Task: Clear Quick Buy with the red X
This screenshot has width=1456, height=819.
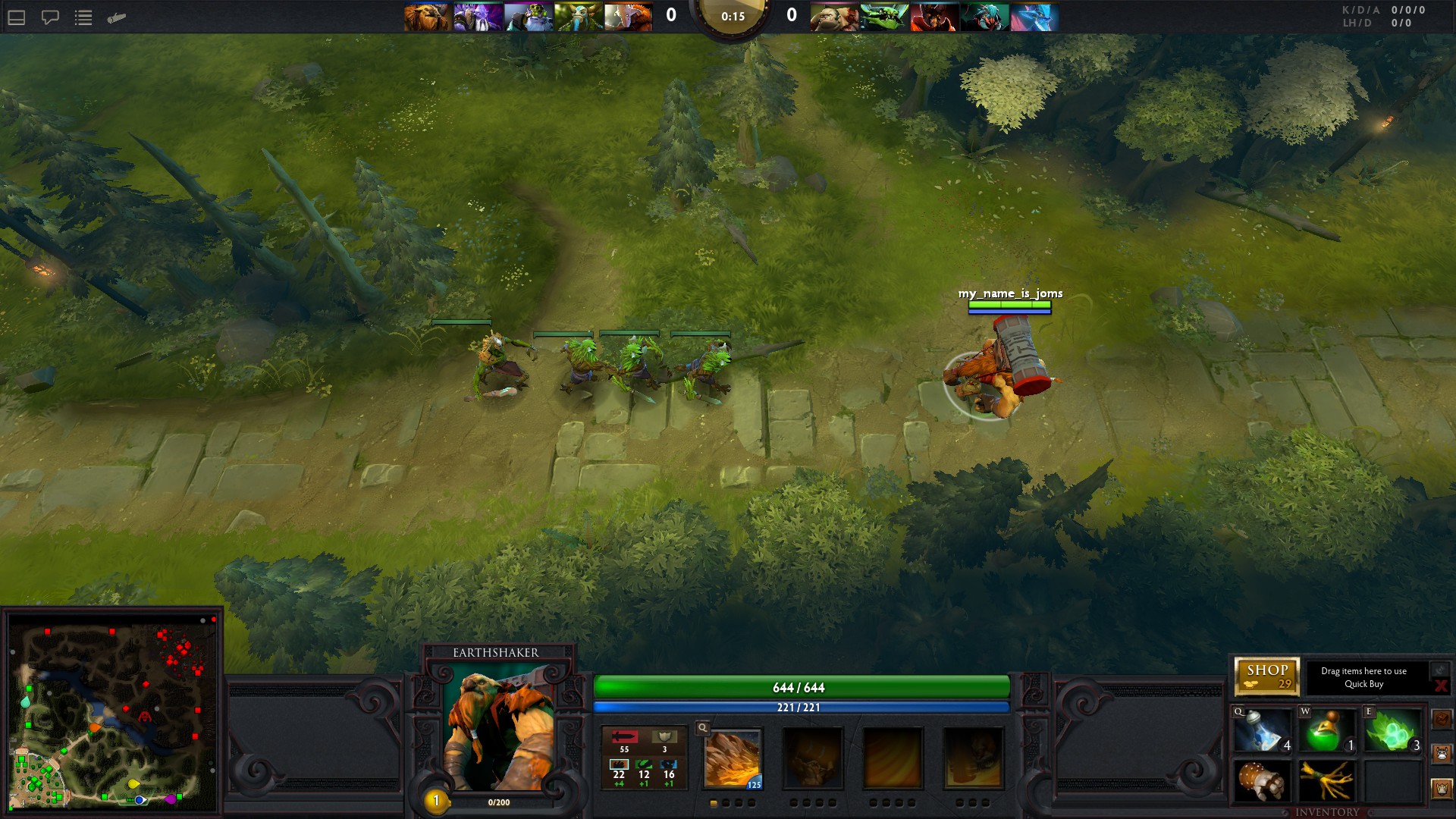Action: coord(1440,686)
